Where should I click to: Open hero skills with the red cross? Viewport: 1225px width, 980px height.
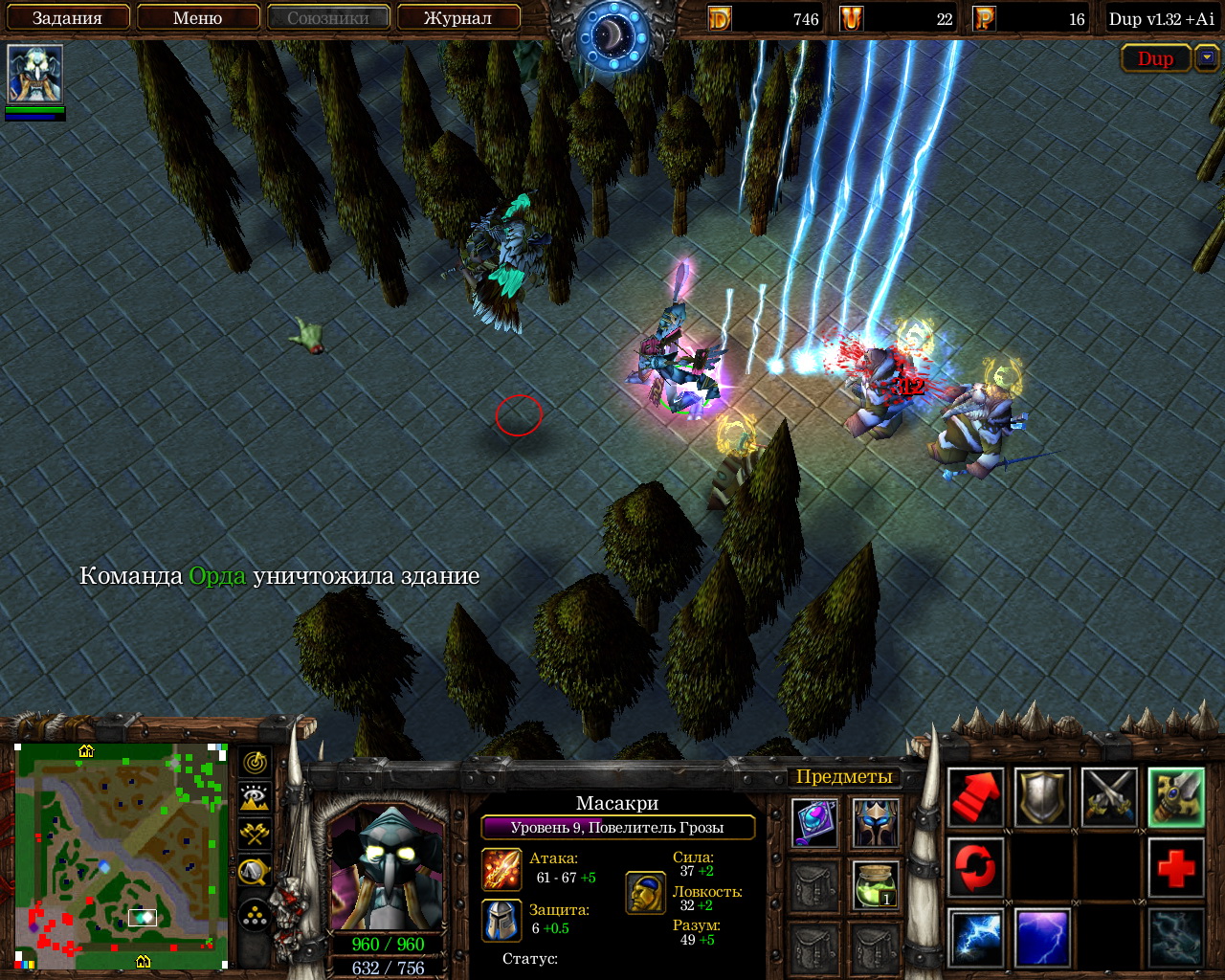point(1175,867)
